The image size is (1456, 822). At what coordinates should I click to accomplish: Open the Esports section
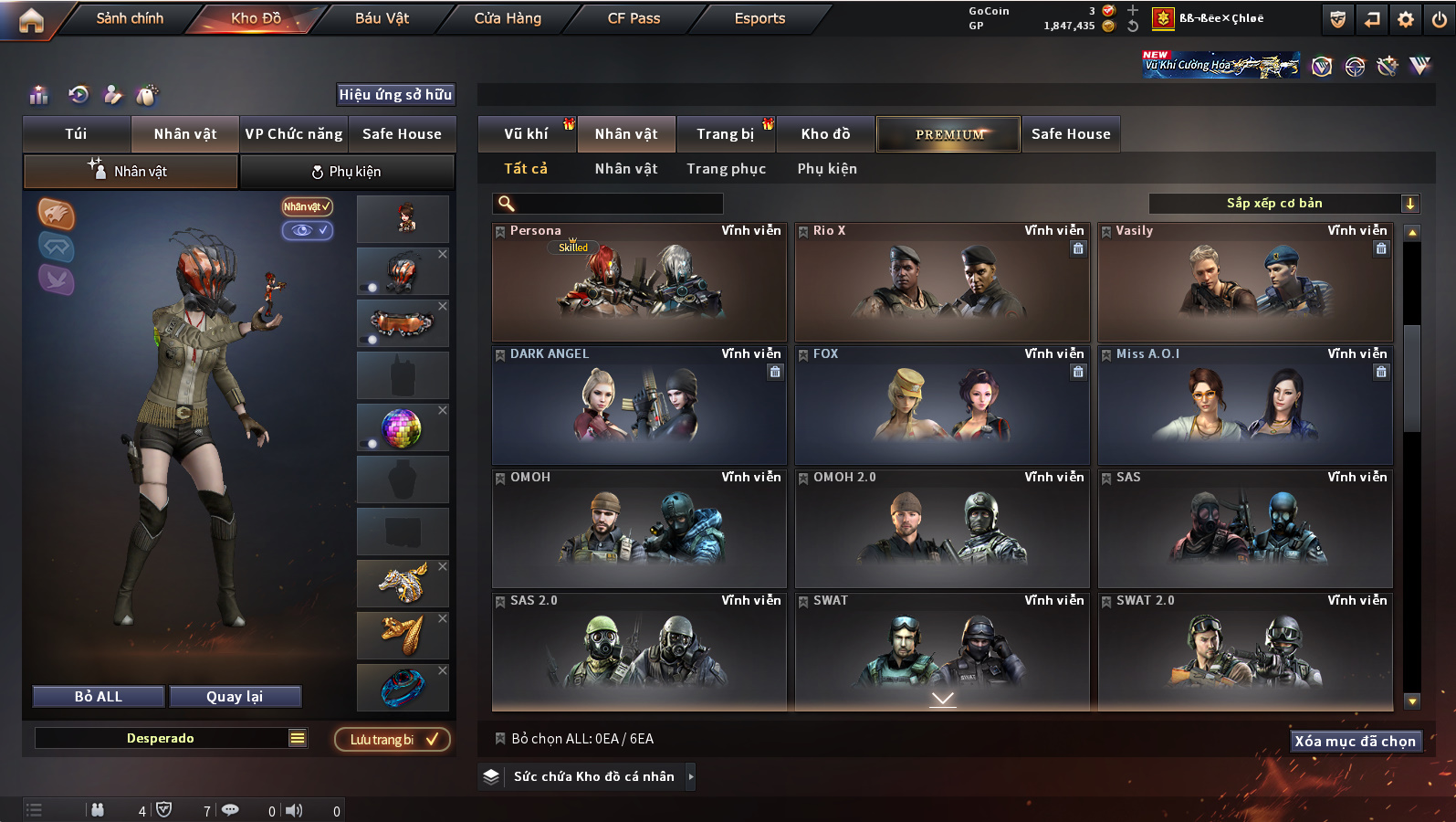click(759, 18)
